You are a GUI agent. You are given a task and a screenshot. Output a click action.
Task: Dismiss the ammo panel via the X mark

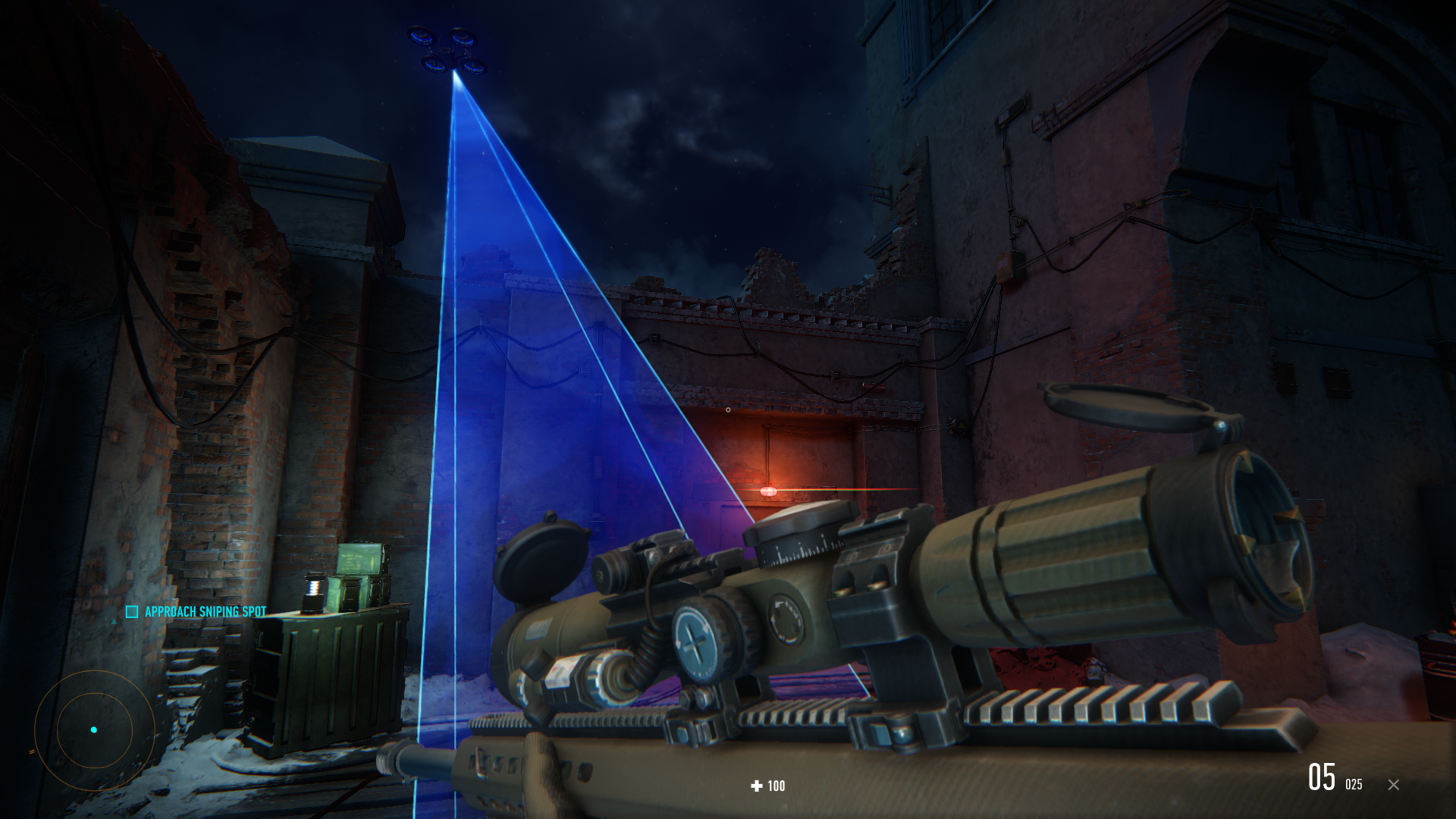(x=1394, y=786)
